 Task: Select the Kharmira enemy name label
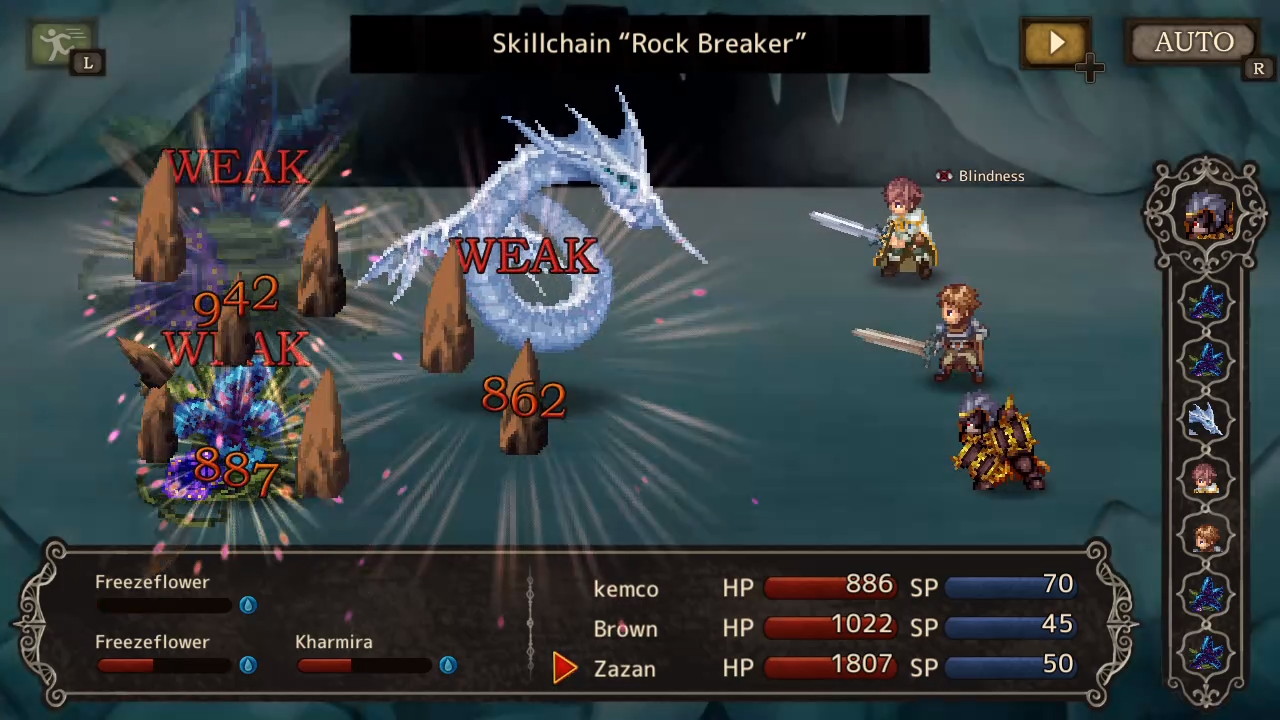click(x=333, y=641)
